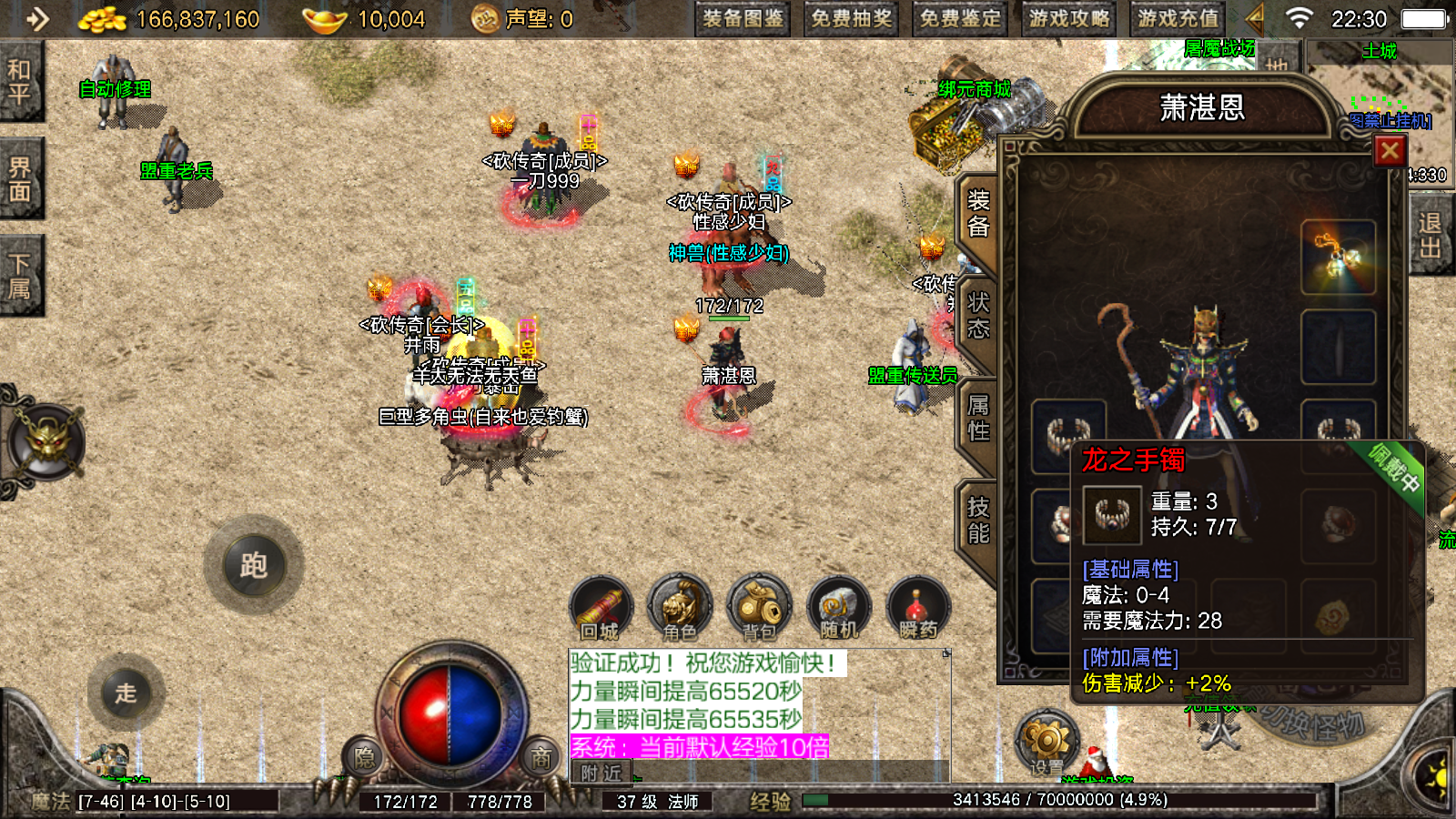Open the 游戏充值 recharge page

pyautogui.click(x=1178, y=18)
